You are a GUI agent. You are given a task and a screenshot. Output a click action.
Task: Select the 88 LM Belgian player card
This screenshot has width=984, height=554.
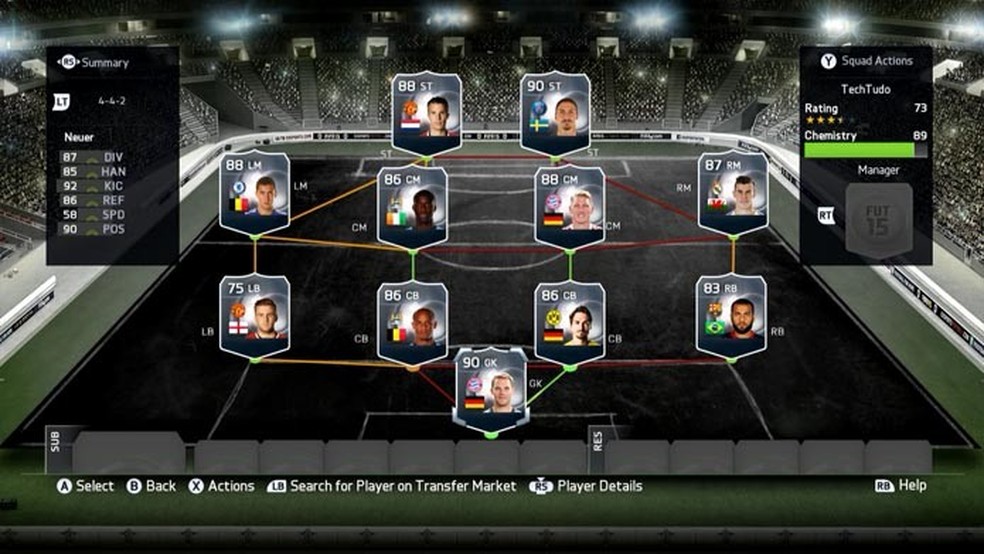(254, 192)
